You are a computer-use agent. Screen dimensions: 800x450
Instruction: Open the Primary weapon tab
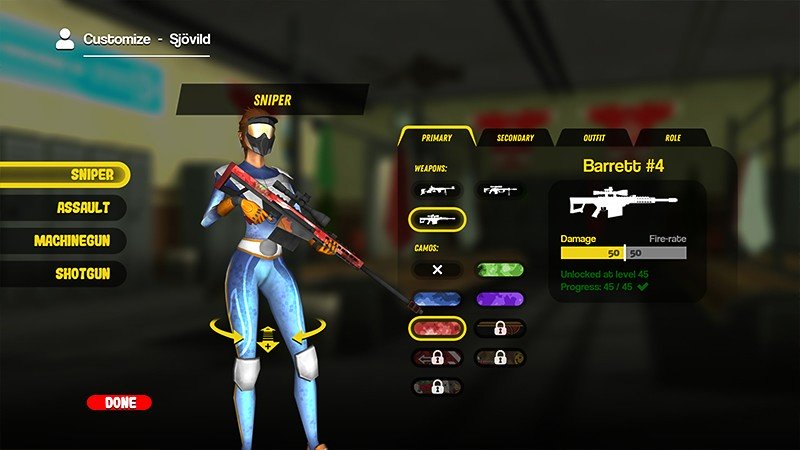[x=436, y=138]
